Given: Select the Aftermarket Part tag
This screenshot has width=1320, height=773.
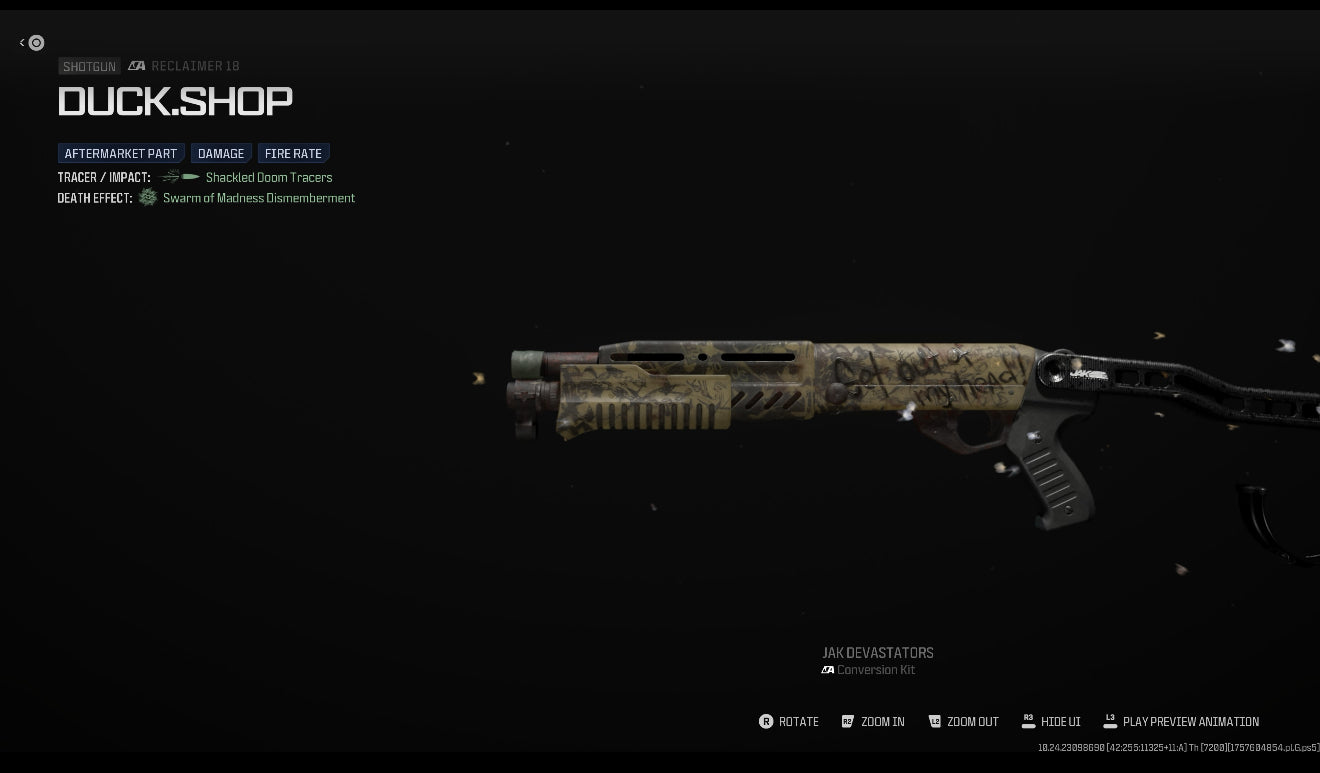Looking at the screenshot, I should (x=120, y=154).
